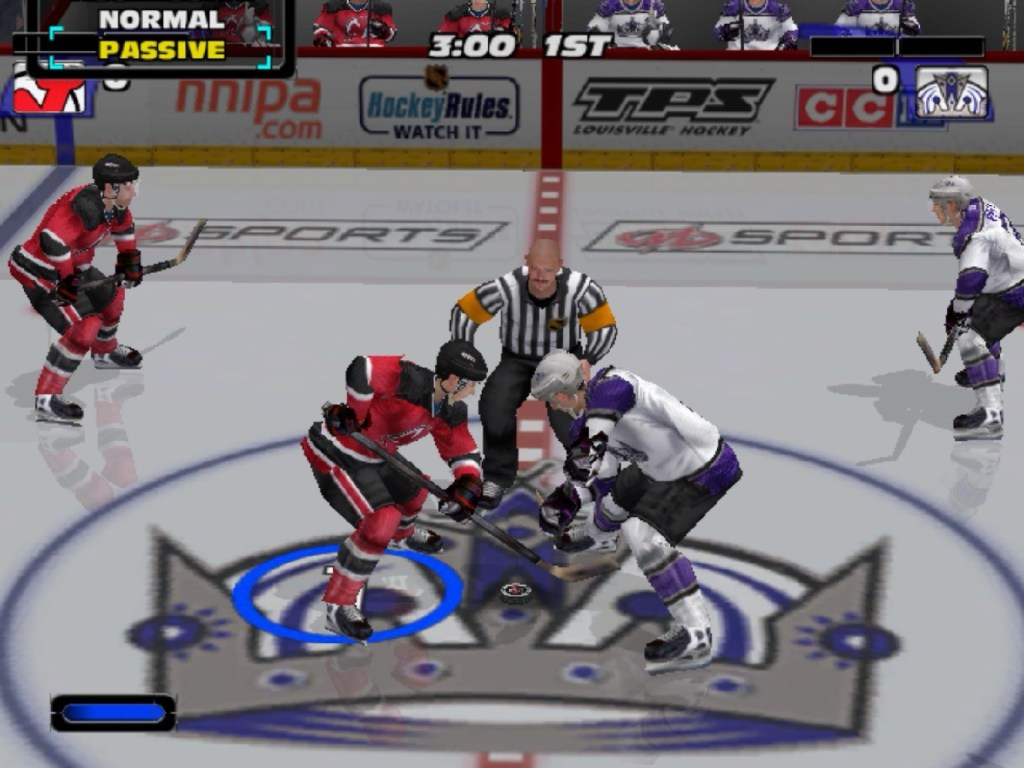Click the Los Angeles Kings team logo
This screenshot has height=768, width=1024.
[x=951, y=93]
